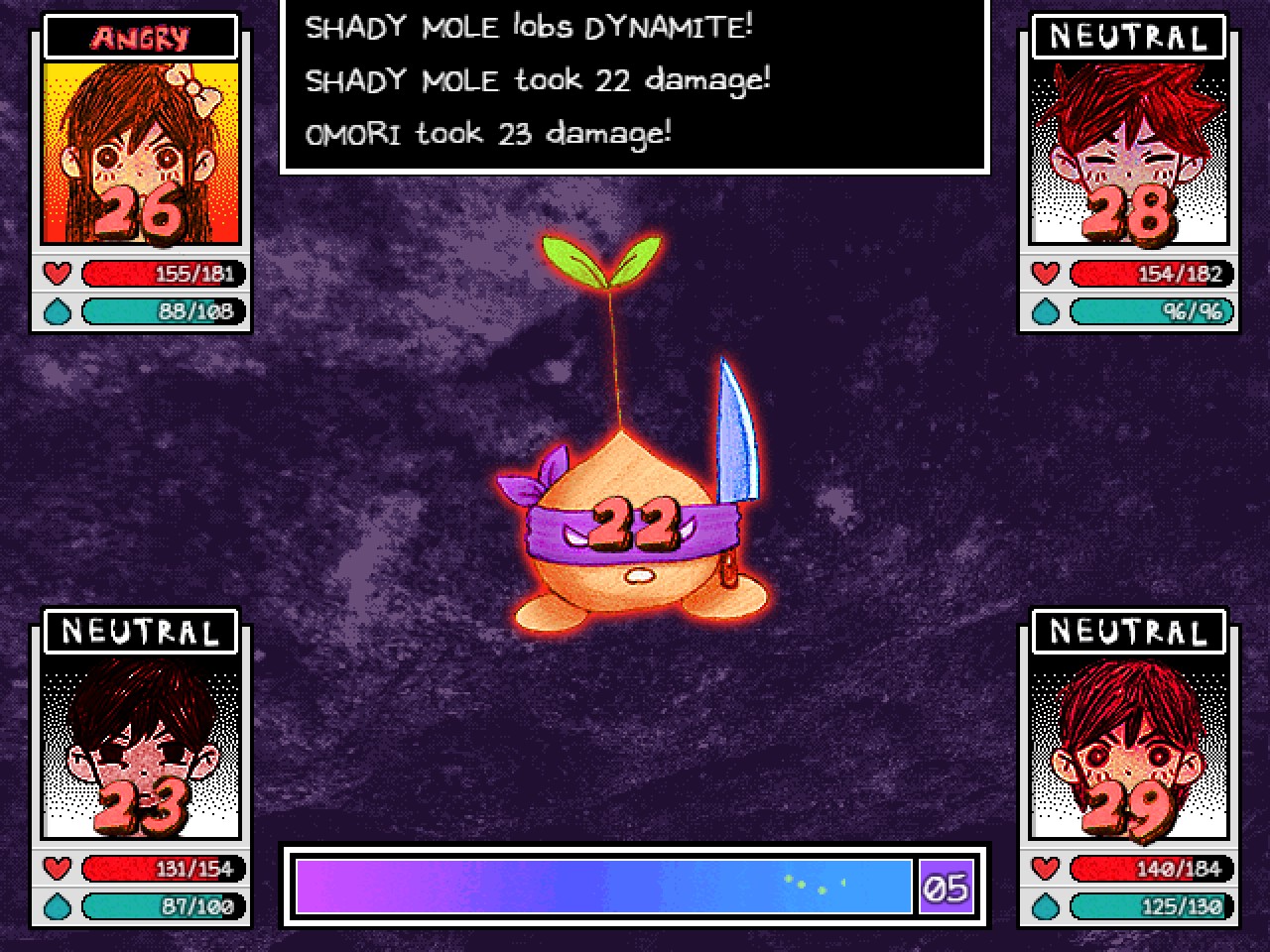Click Omori's juice droplet icon
This screenshot has width=1270, height=952.
click(57, 905)
